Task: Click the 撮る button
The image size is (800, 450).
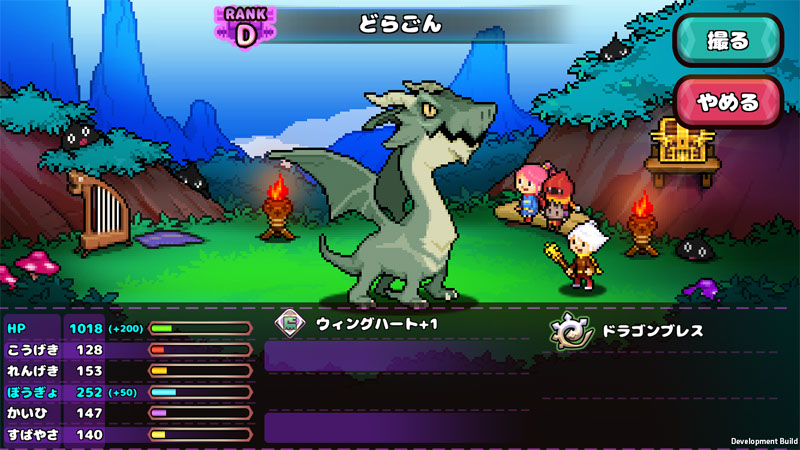Action: click(x=727, y=42)
